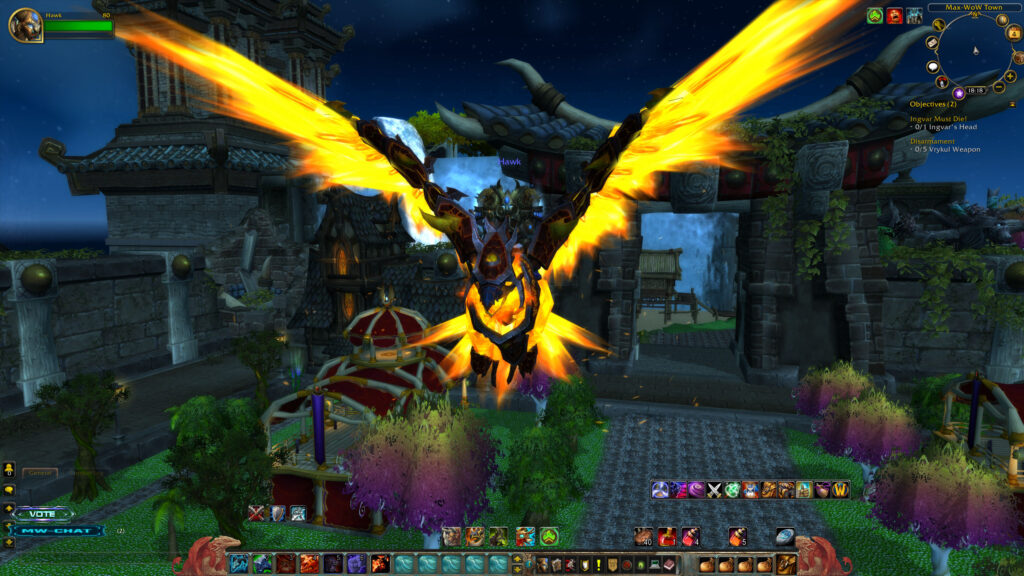Collapse the Objectives tracker
1024x576 pixels.
pyautogui.click(x=1014, y=103)
